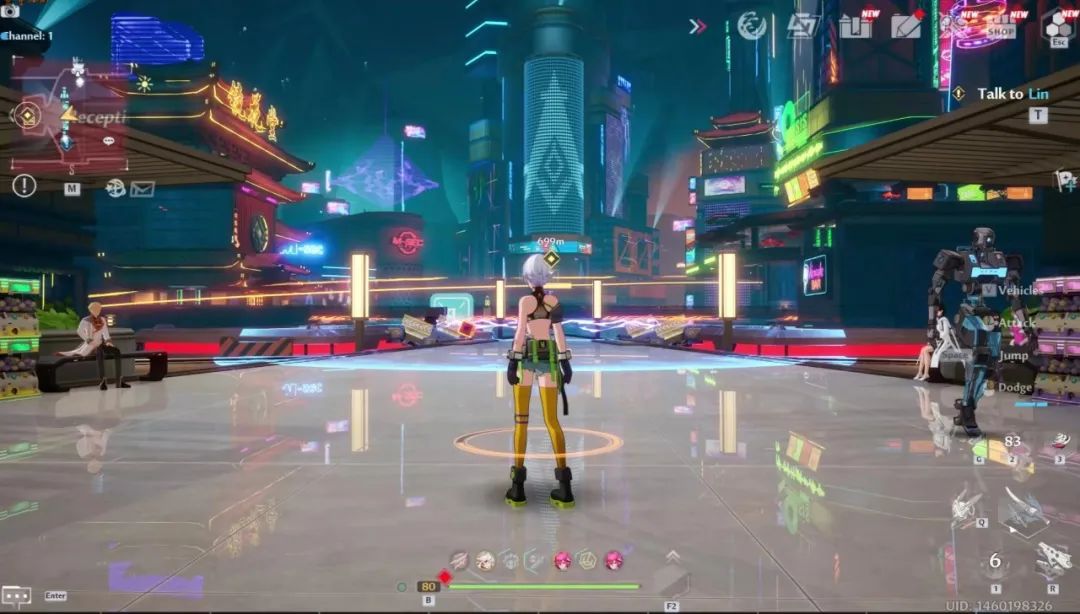The width and height of the screenshot is (1080, 614).
Task: Open the pencil-and-note icon
Action: (x=907, y=26)
